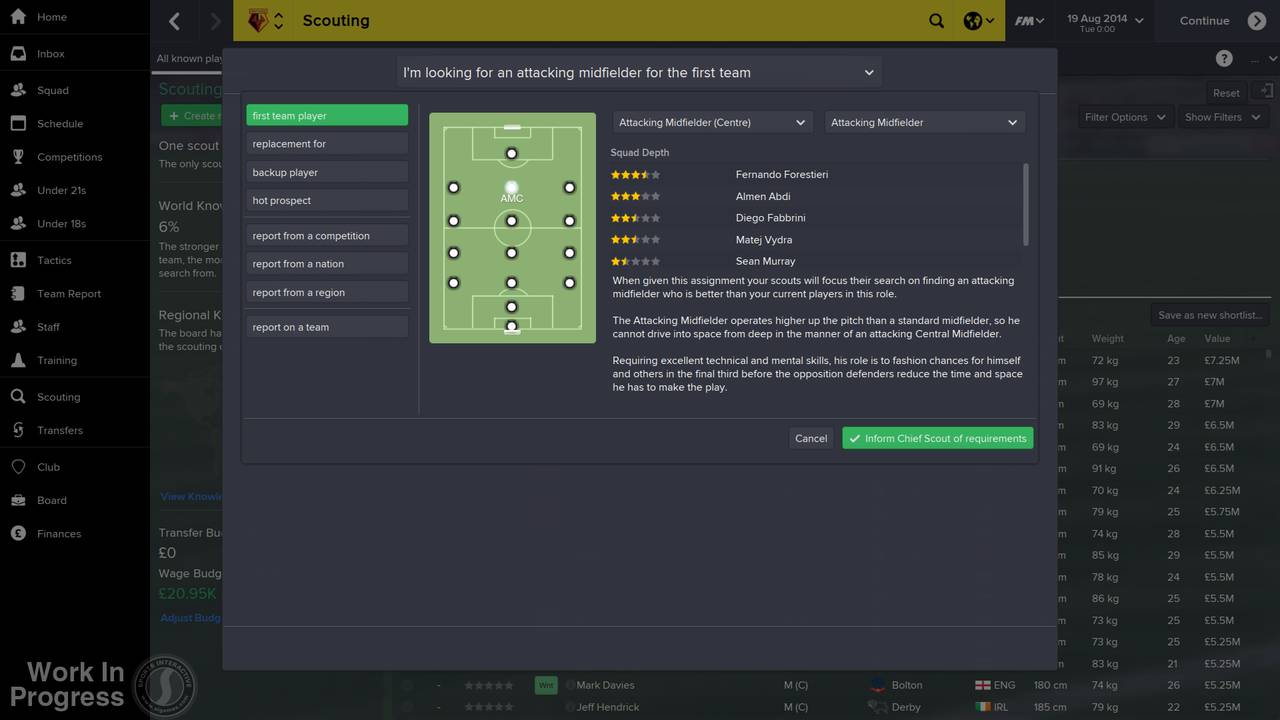Select the replacement for option
The height and width of the screenshot is (720, 1280).
[326, 143]
